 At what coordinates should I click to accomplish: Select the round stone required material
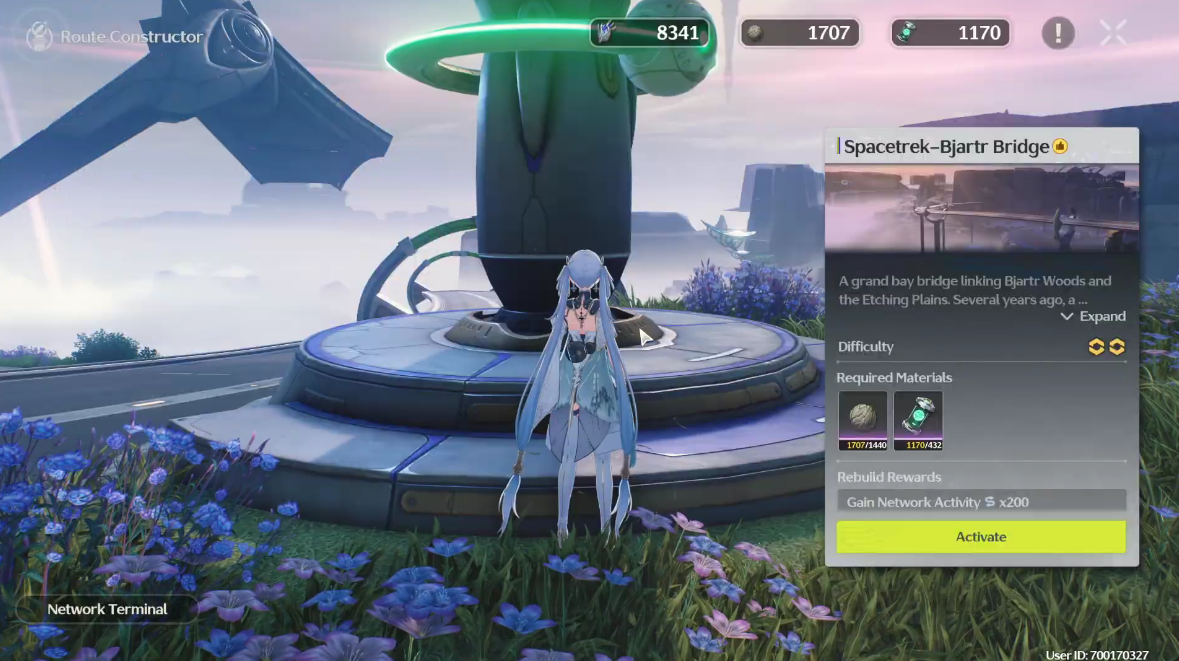862,416
